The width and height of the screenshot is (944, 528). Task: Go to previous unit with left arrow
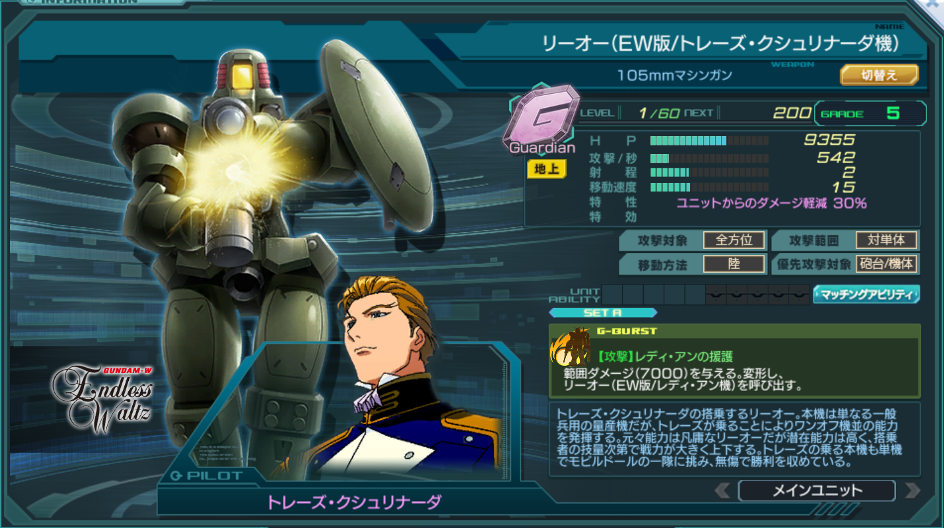click(722, 490)
